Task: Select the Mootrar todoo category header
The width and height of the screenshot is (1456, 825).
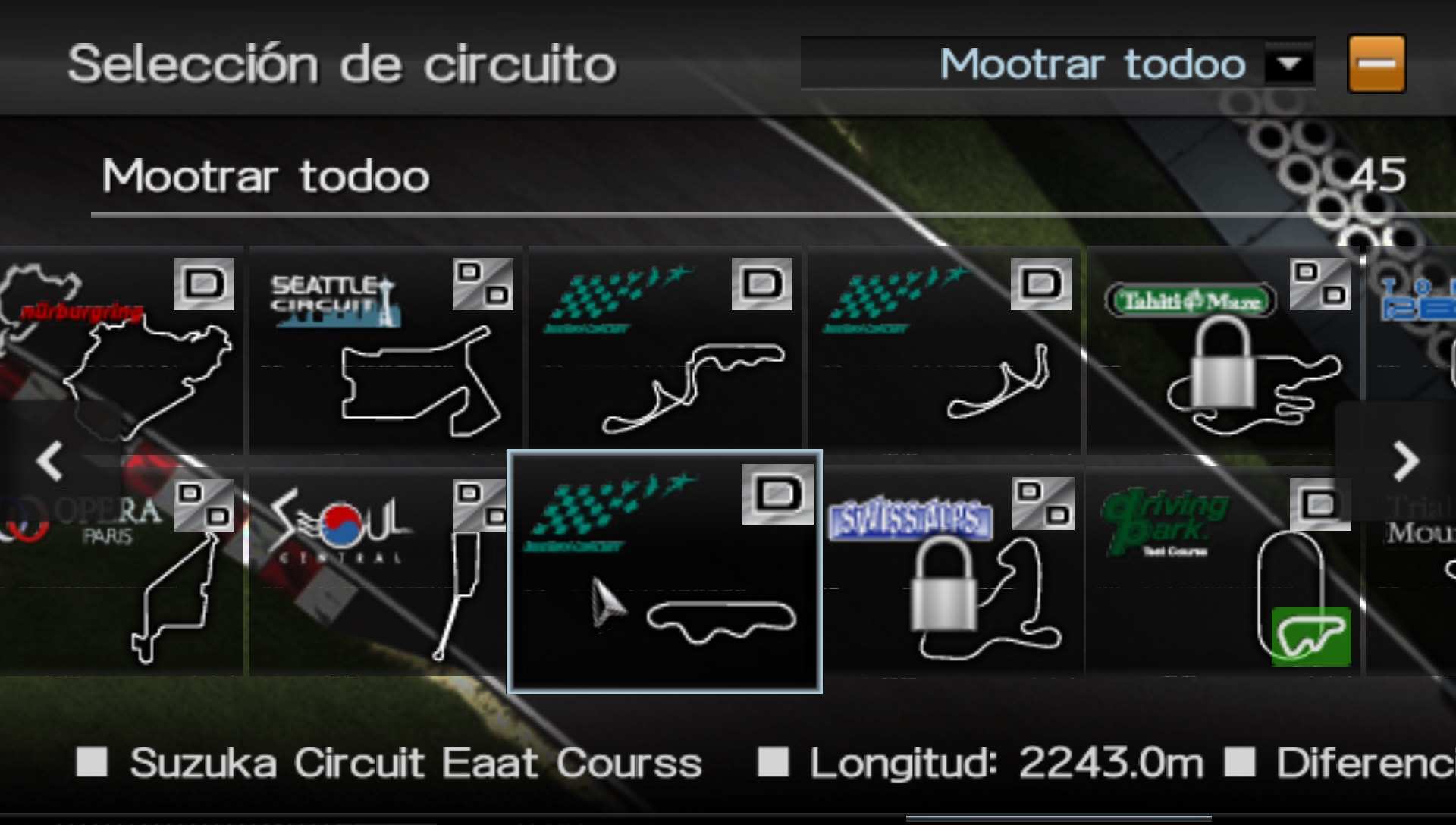Action: click(x=265, y=176)
